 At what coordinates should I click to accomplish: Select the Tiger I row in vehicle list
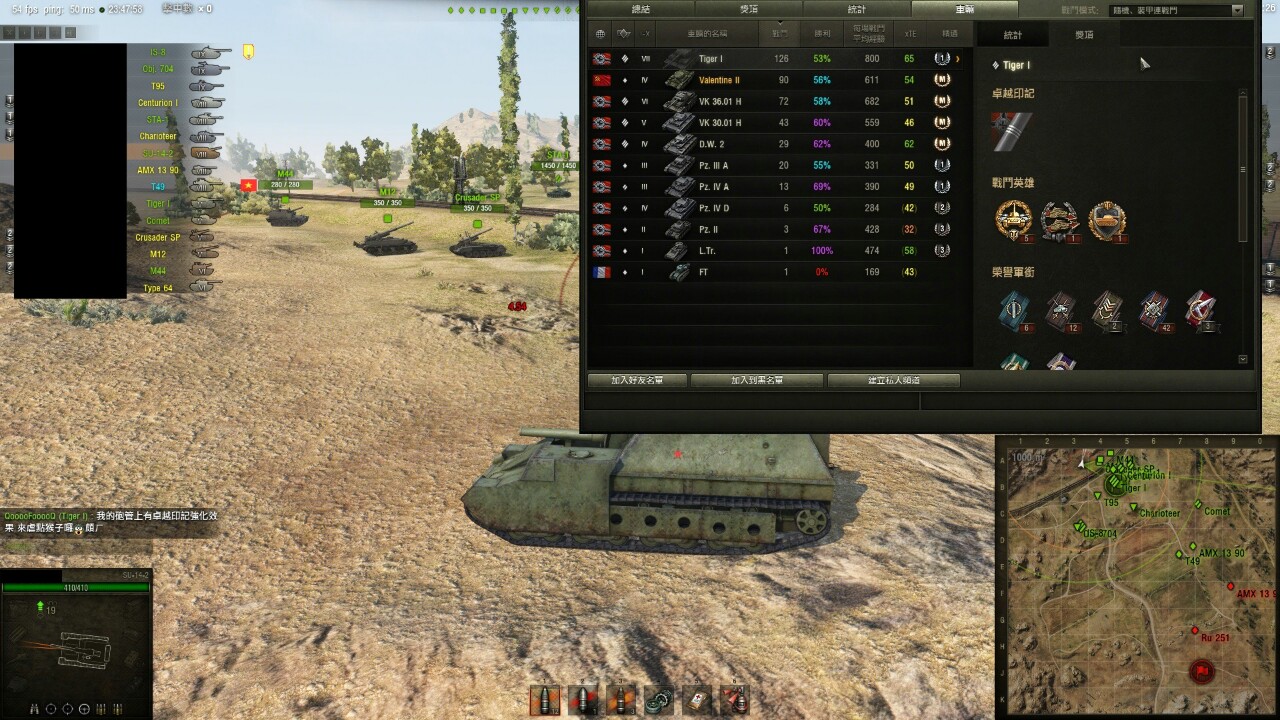click(x=780, y=59)
